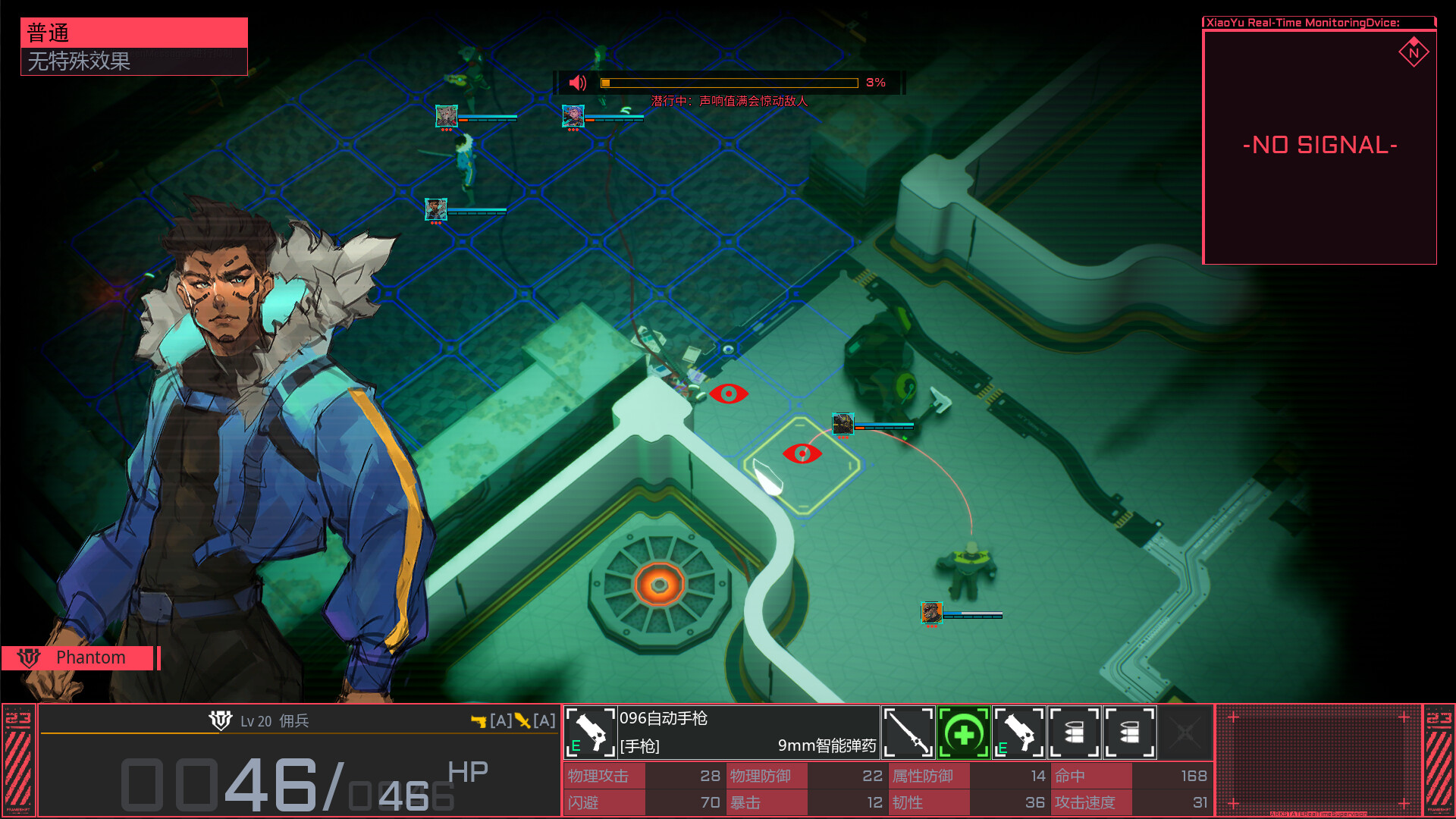Click the noise meter speaker icon
Screen dimensions: 1456x819
[578, 83]
